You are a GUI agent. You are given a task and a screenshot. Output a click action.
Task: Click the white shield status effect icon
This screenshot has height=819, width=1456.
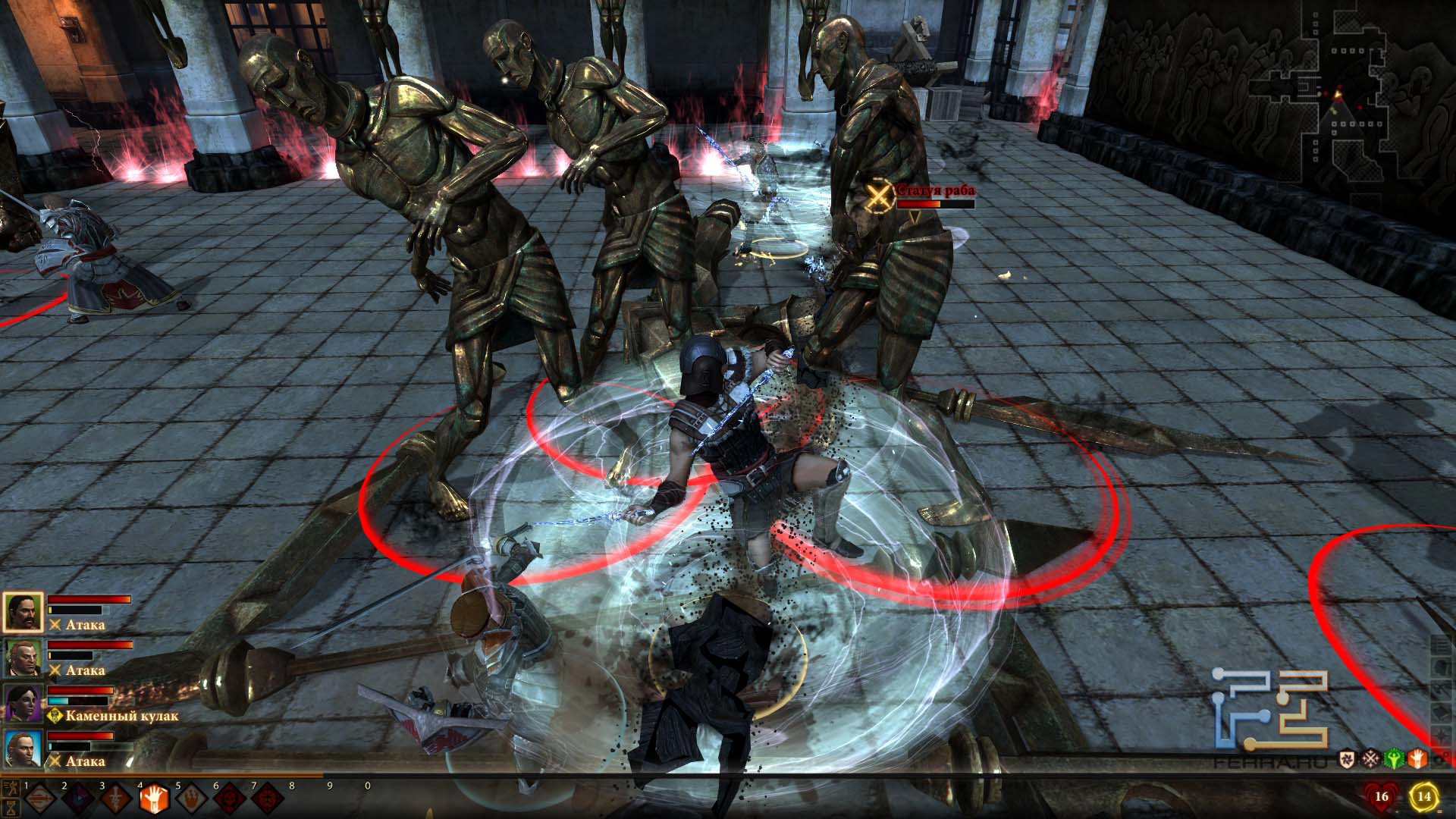tap(1348, 758)
